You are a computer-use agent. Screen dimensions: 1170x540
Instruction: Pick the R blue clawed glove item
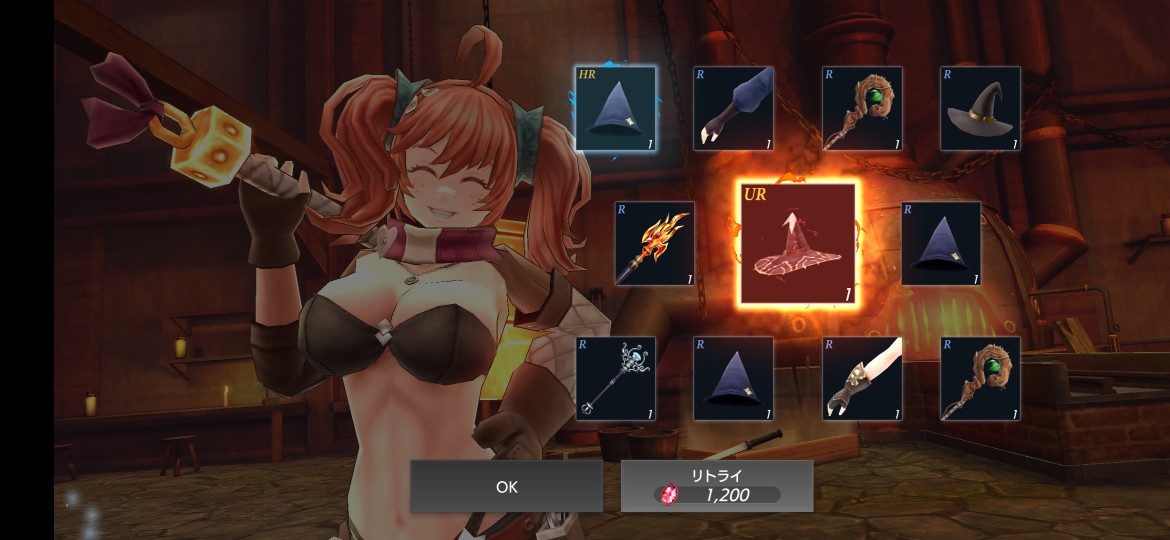click(733, 109)
